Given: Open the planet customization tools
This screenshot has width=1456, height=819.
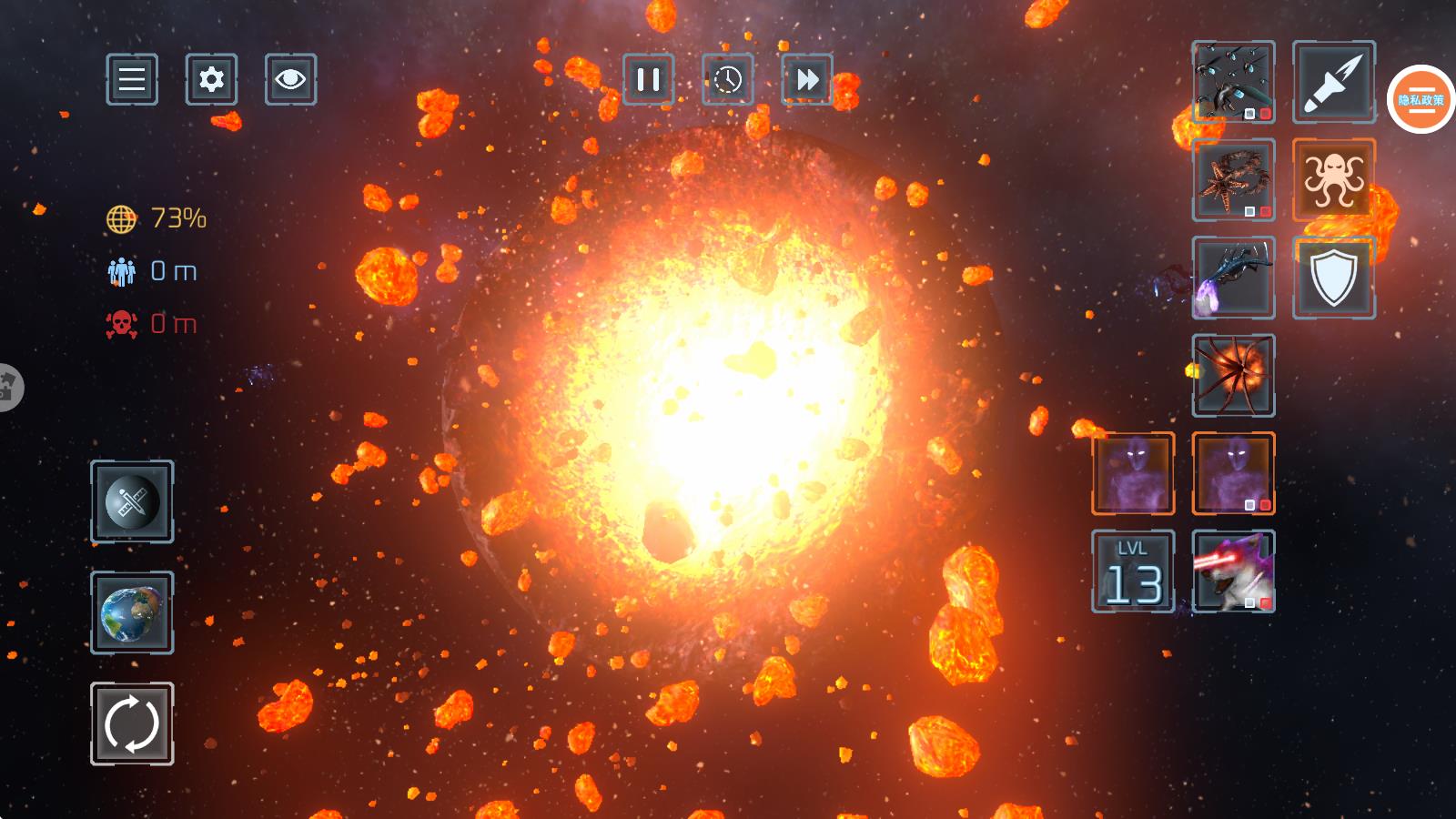Looking at the screenshot, I should point(132,501).
